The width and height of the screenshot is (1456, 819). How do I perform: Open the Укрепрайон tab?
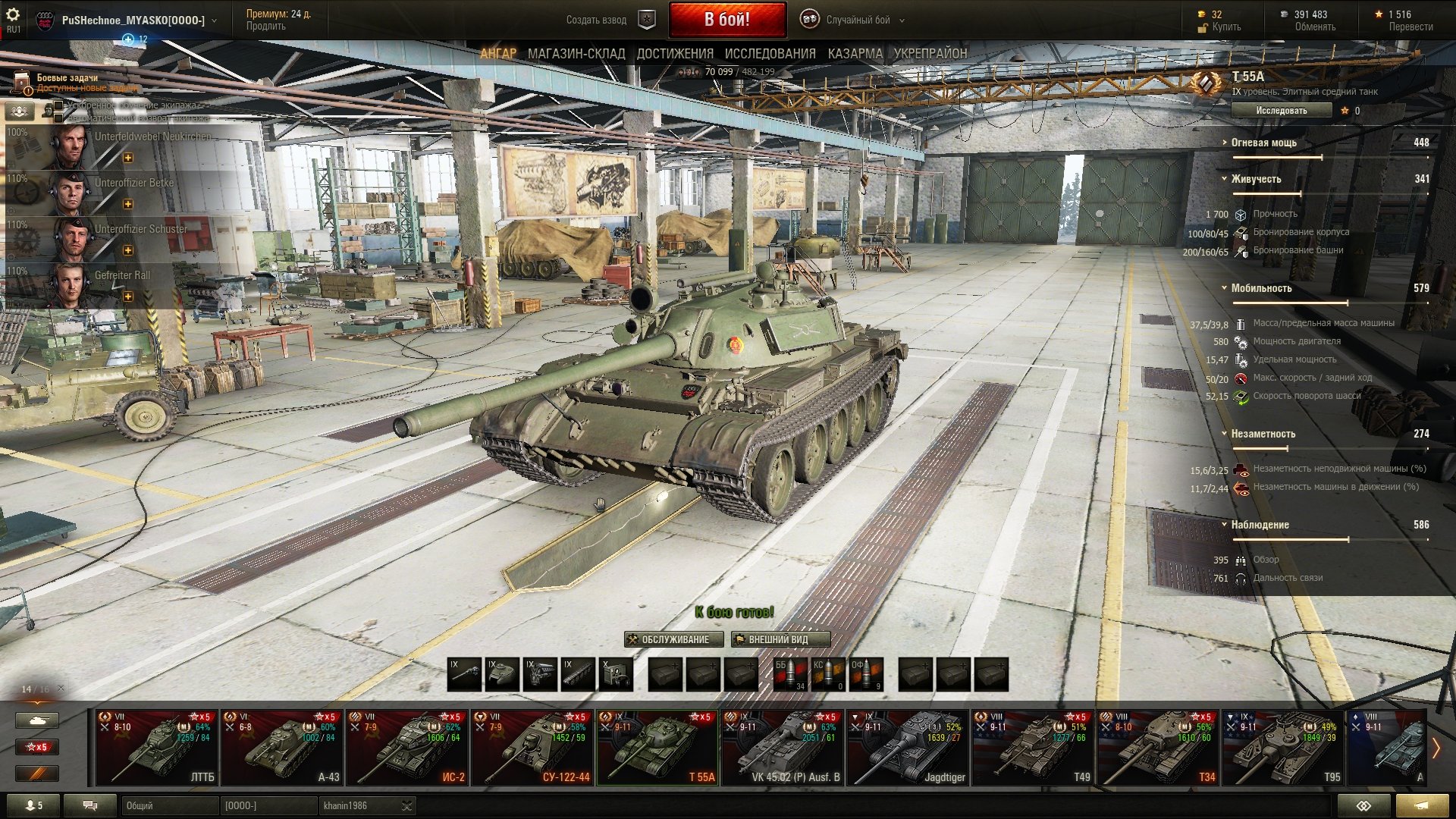point(930,54)
